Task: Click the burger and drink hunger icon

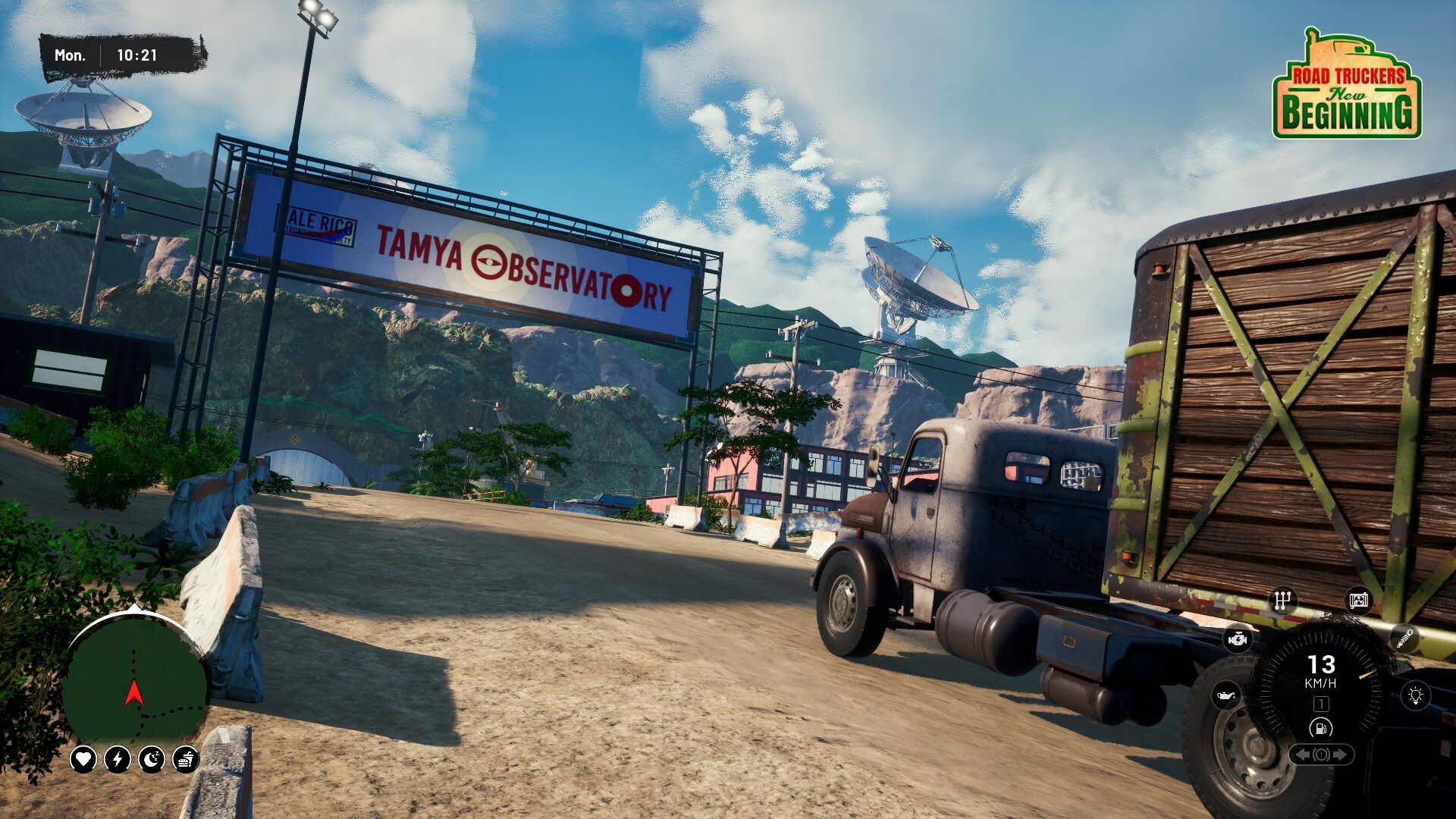Action: point(186,758)
